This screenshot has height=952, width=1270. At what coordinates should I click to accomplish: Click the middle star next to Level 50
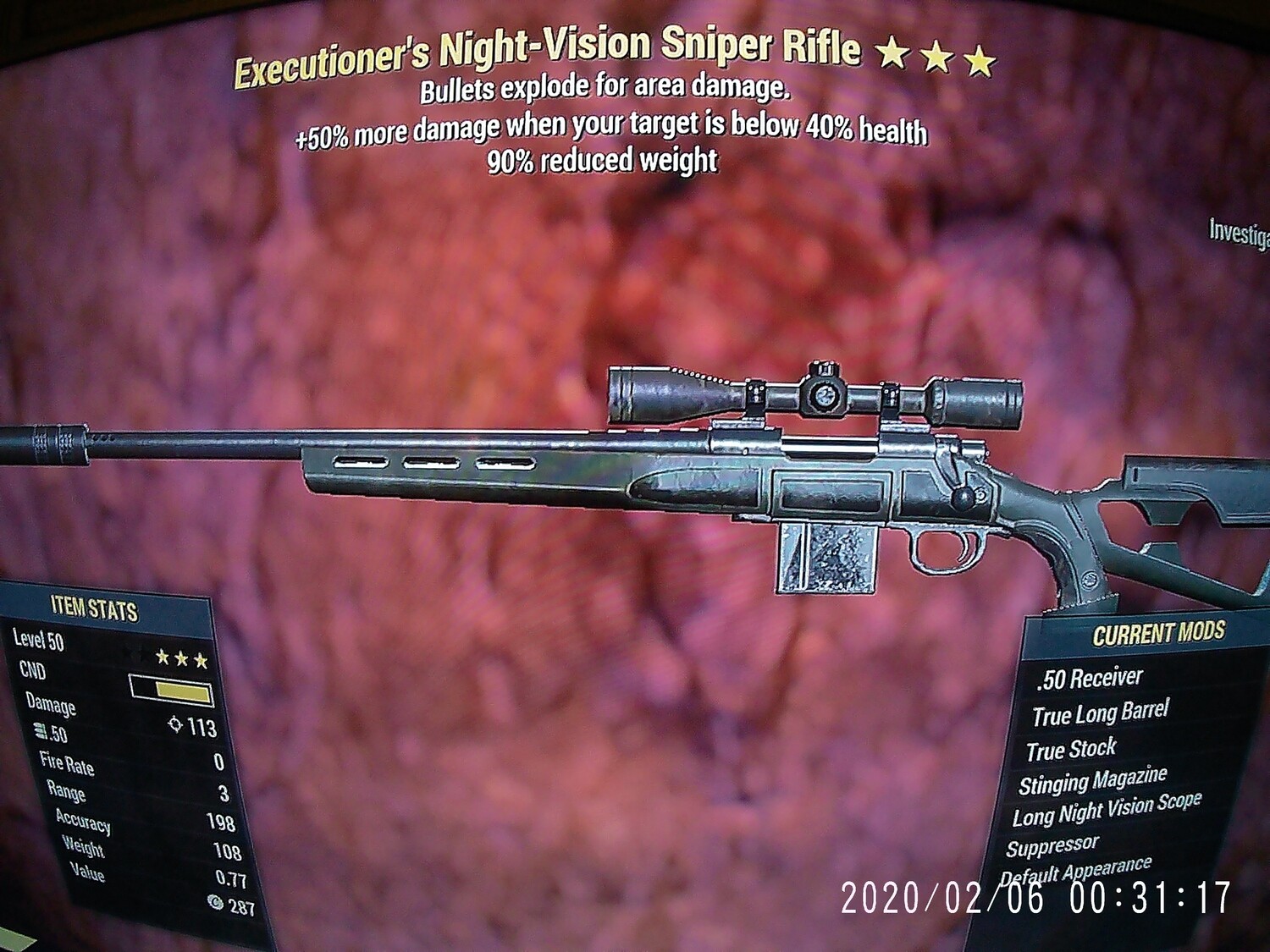coord(182,659)
